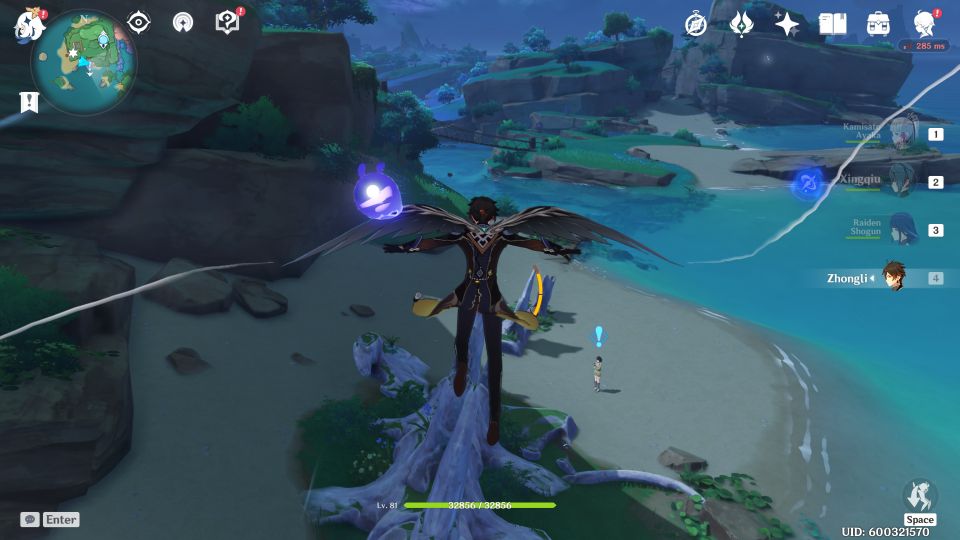Open the inventory backpack icon
This screenshot has width=960, height=540.
click(878, 24)
